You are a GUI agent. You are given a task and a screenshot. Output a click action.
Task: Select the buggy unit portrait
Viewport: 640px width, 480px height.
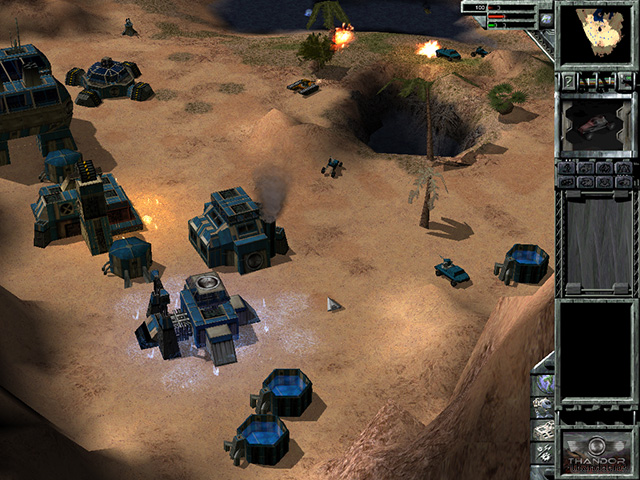click(x=597, y=125)
